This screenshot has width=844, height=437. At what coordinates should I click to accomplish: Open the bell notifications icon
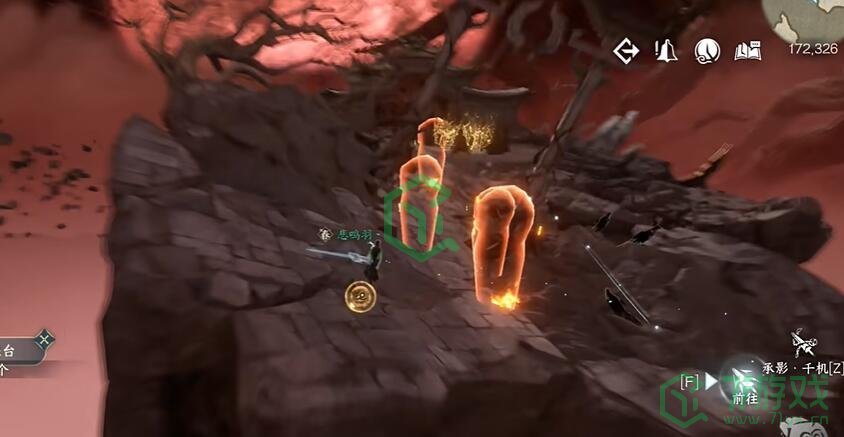[666, 50]
